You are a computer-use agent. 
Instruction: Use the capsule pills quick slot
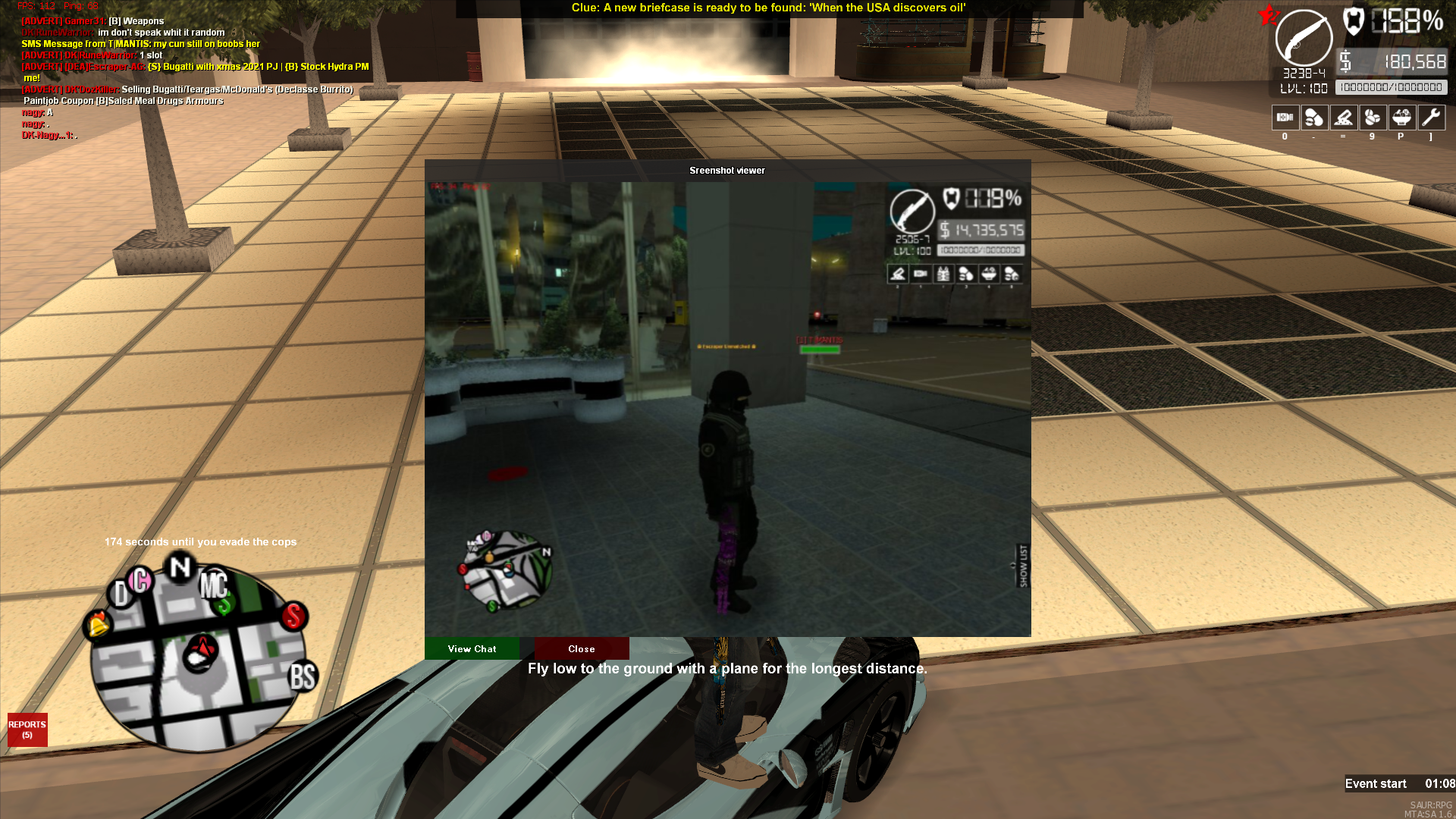coord(1313,118)
